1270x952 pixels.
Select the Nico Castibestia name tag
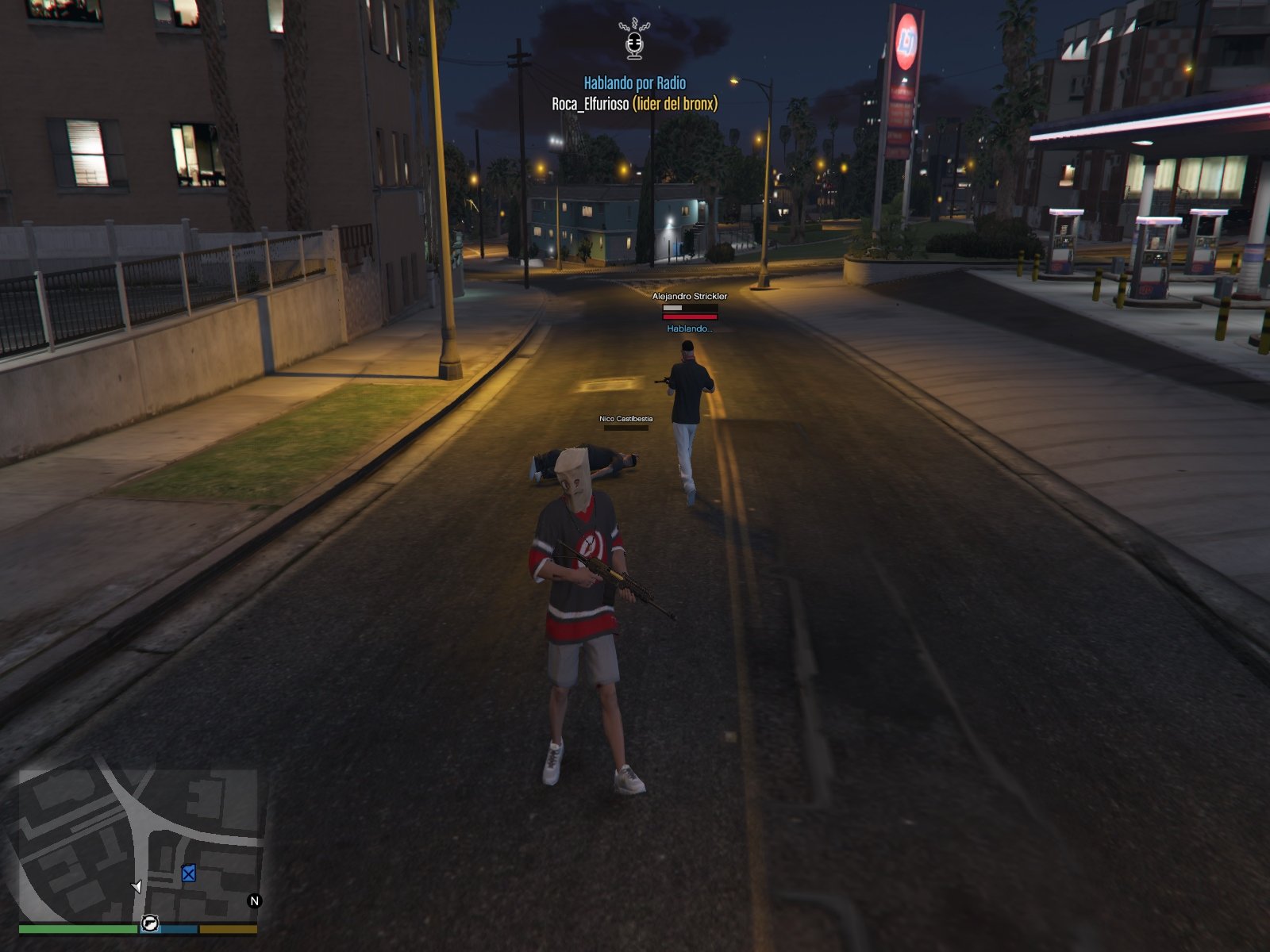click(x=625, y=418)
